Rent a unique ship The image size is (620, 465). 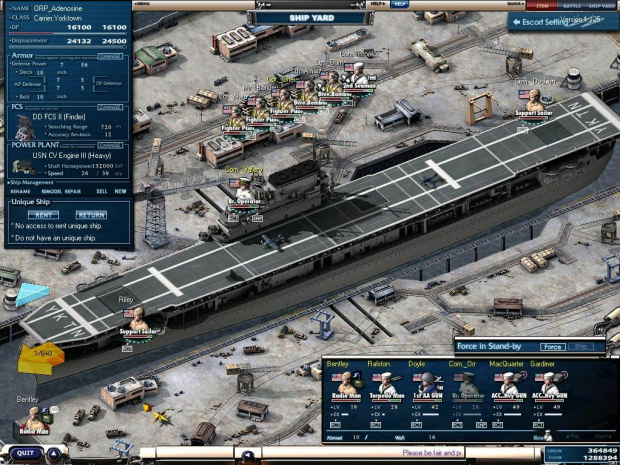[42, 214]
